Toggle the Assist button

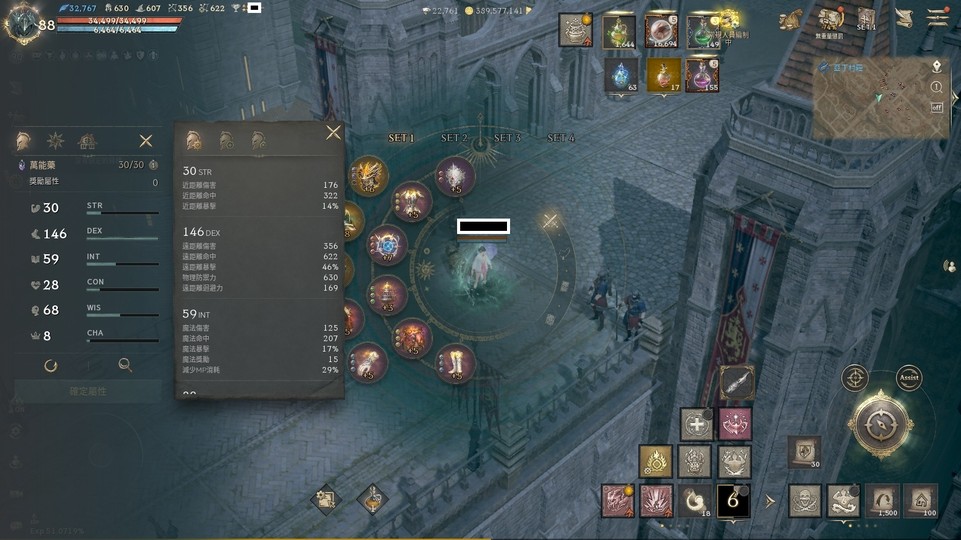click(909, 378)
